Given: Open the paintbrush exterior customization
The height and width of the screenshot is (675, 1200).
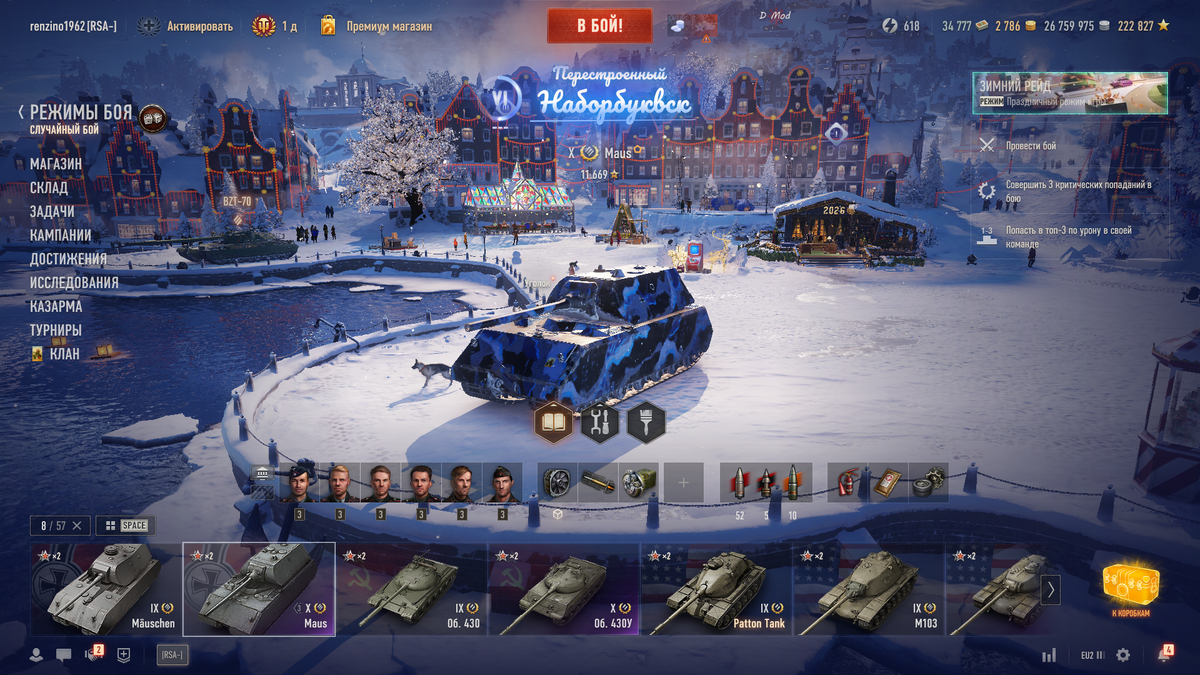Looking at the screenshot, I should [646, 423].
